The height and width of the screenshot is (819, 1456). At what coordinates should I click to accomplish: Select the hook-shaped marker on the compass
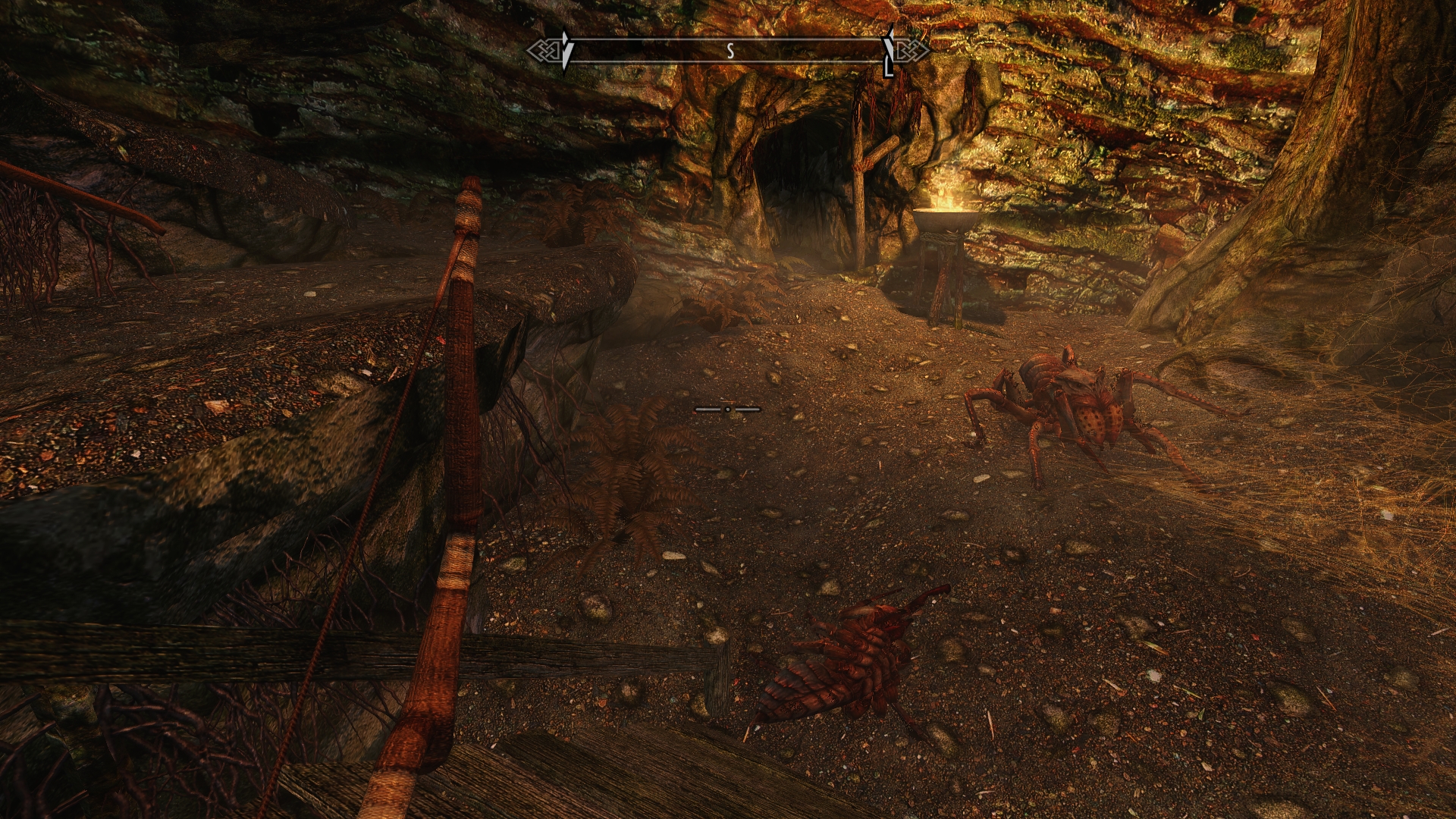[889, 53]
